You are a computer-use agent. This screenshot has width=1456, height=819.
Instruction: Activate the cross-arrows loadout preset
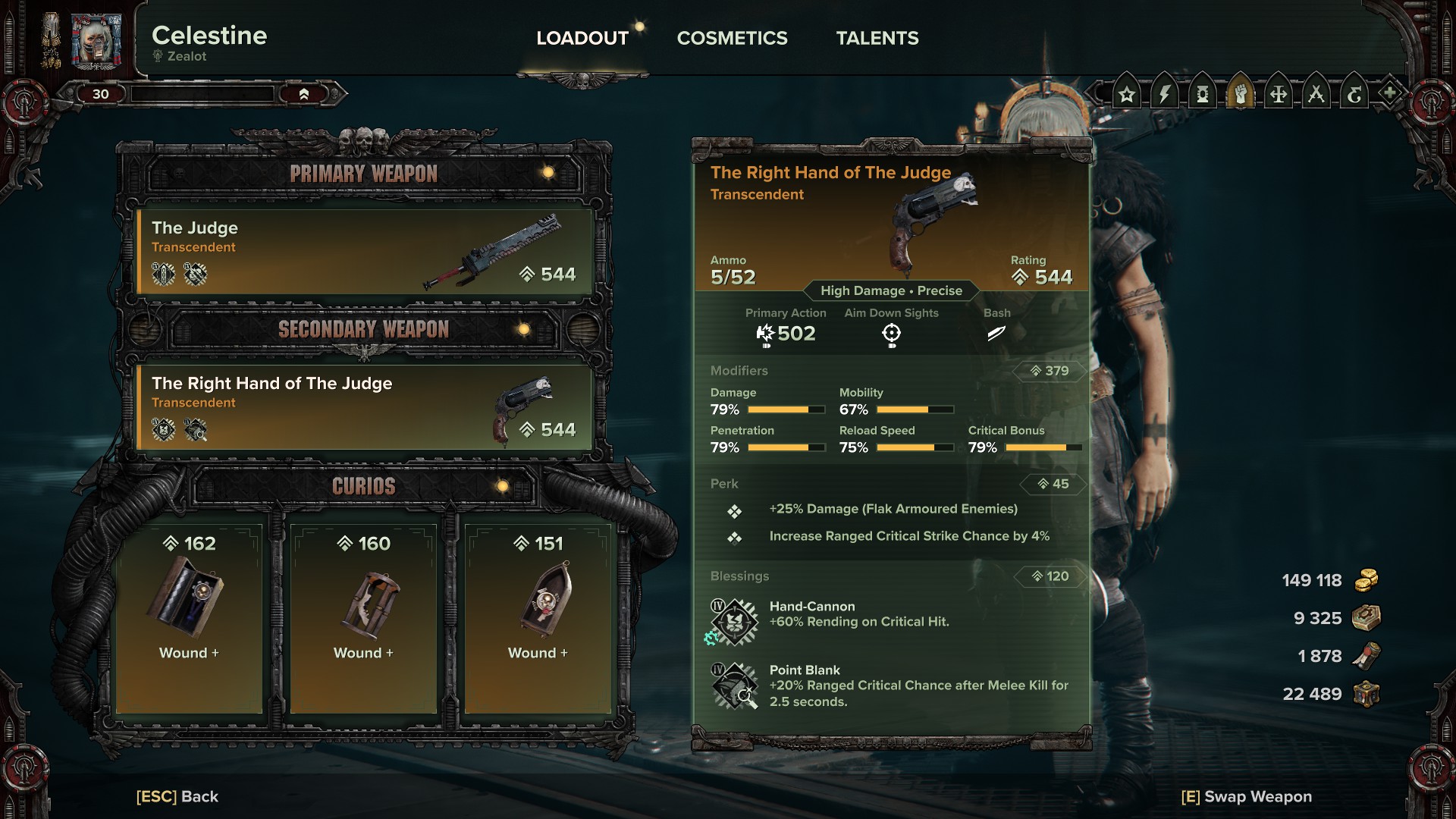[1279, 95]
